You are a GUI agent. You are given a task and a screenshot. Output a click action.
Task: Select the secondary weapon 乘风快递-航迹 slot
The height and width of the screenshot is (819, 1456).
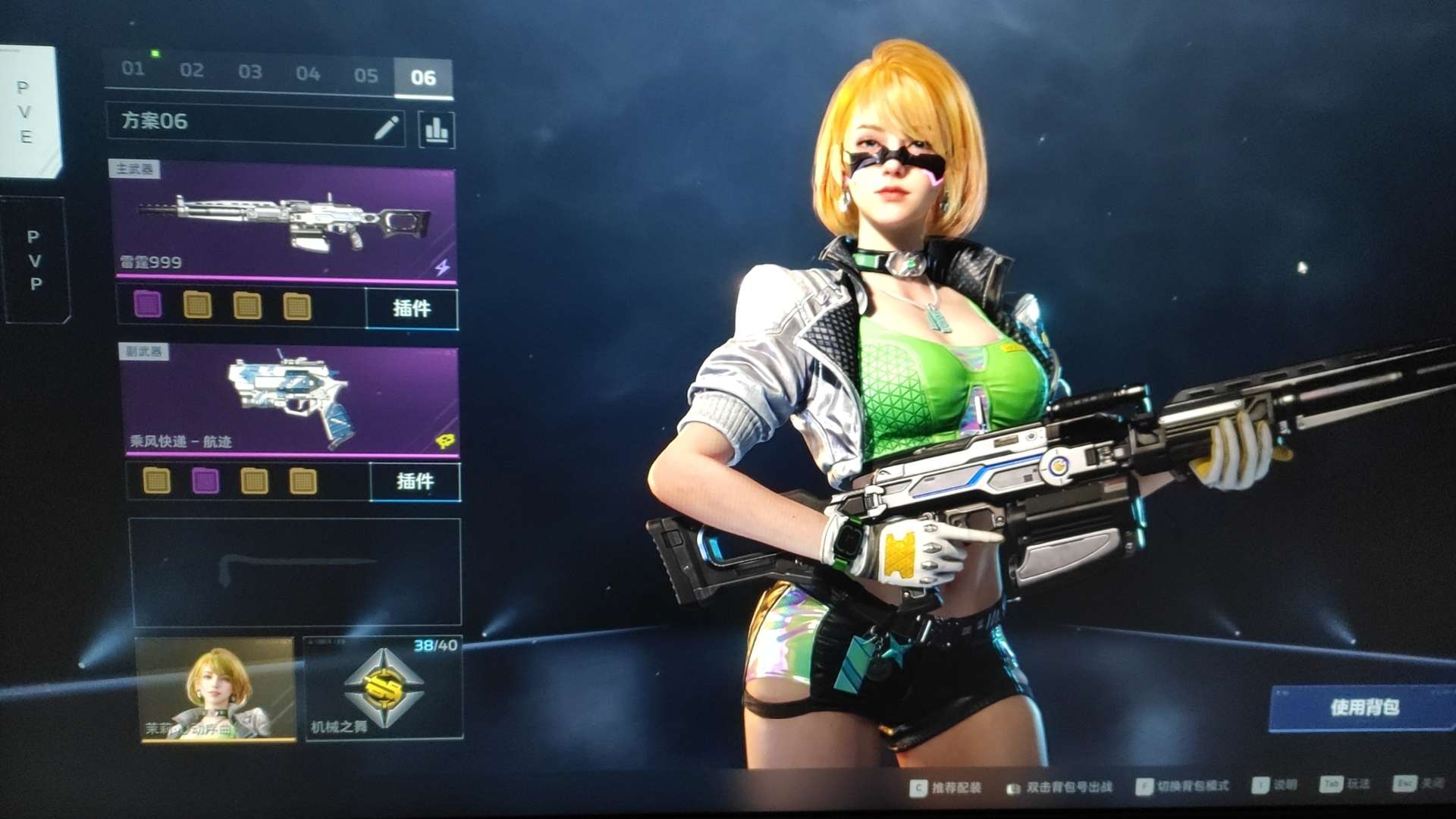tap(290, 400)
